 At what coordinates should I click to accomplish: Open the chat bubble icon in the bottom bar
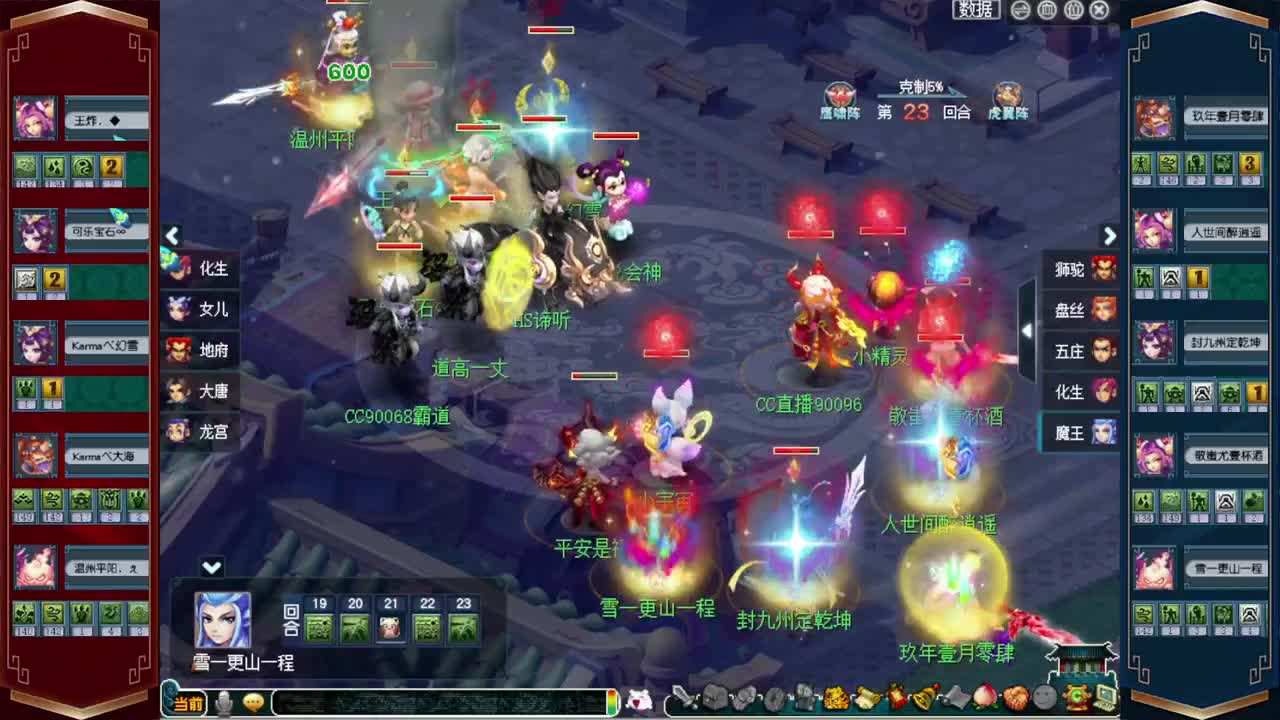coord(252,703)
